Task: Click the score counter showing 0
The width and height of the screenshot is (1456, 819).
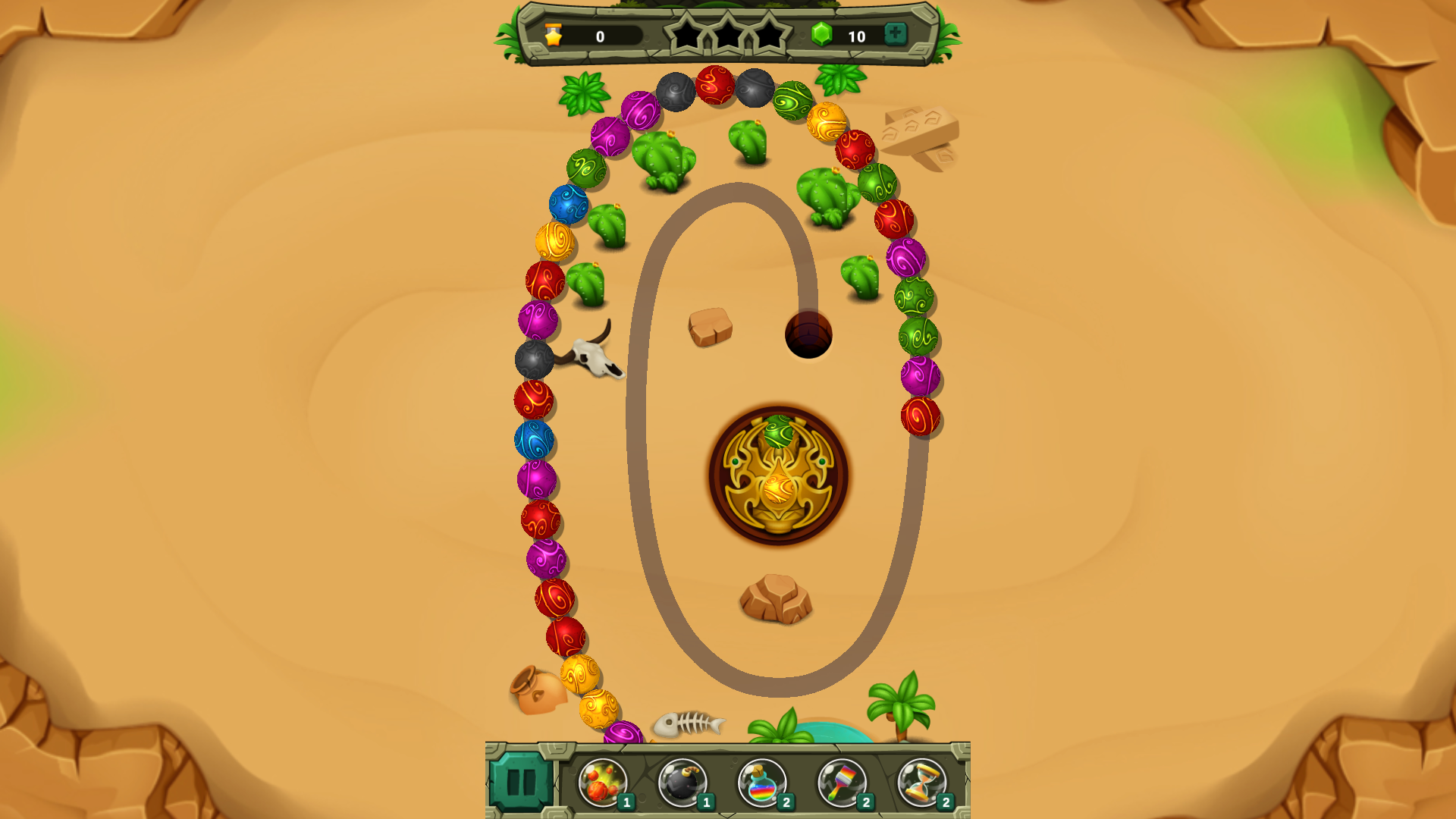Action: pyautogui.click(x=599, y=34)
